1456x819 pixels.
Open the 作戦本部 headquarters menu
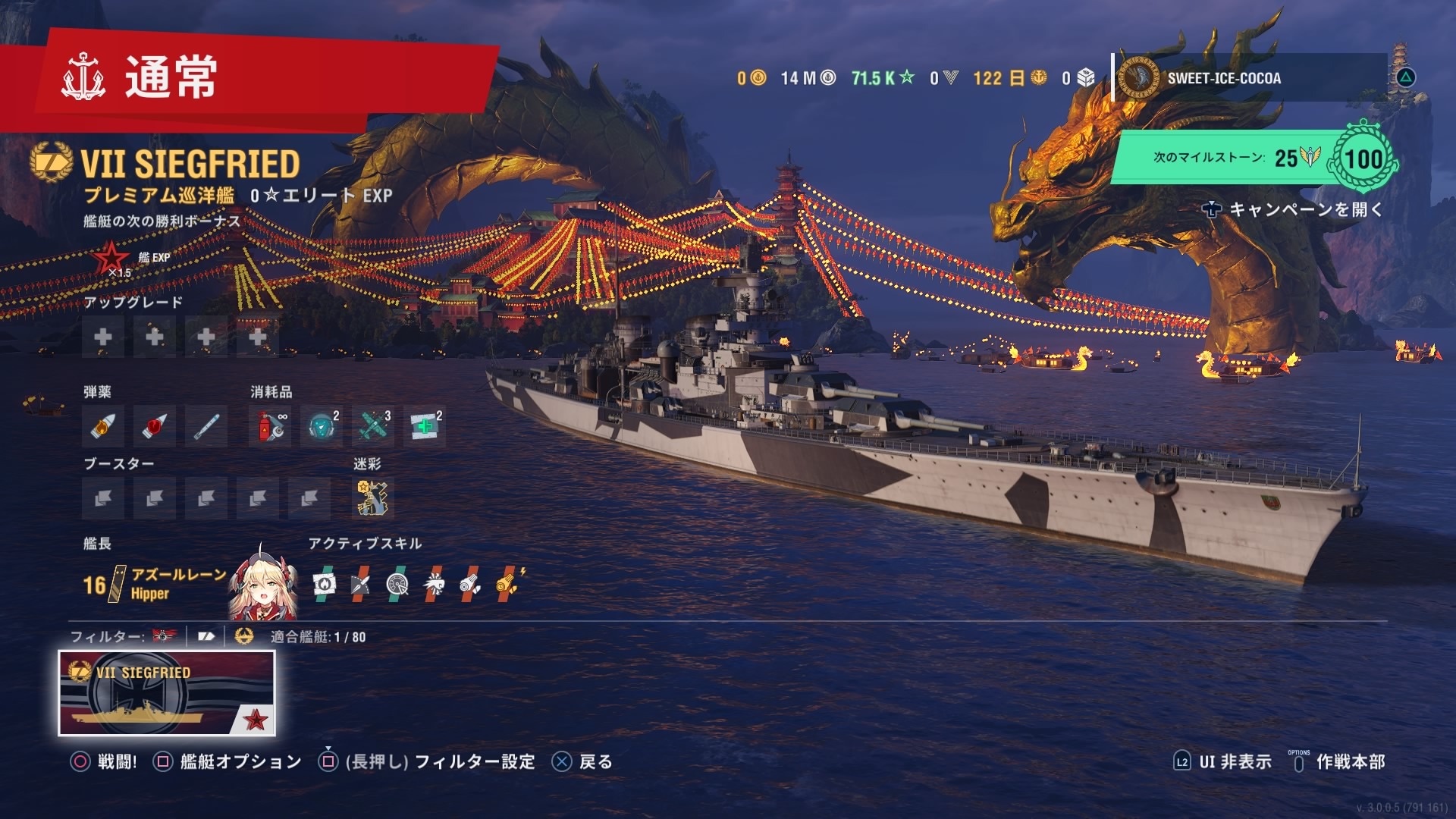[1339, 761]
